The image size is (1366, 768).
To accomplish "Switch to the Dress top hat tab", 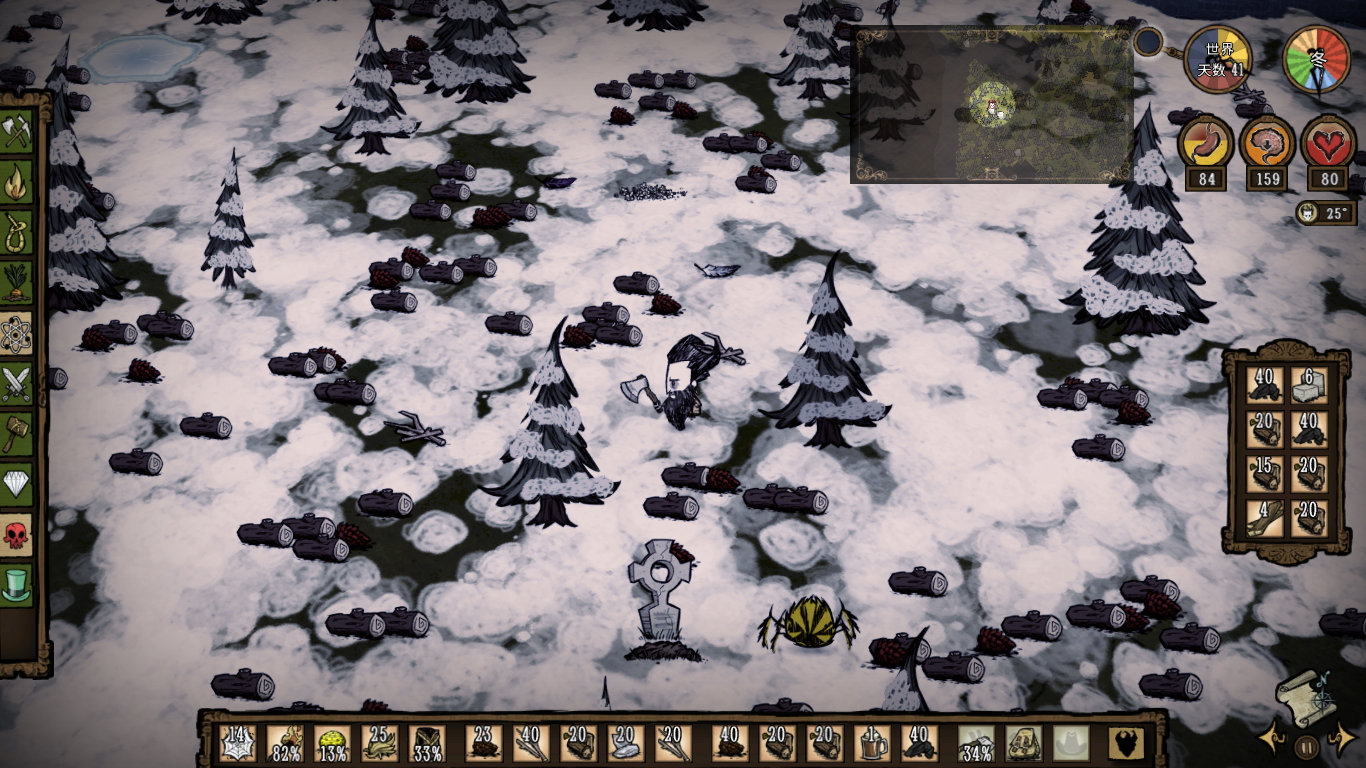I will [x=17, y=584].
